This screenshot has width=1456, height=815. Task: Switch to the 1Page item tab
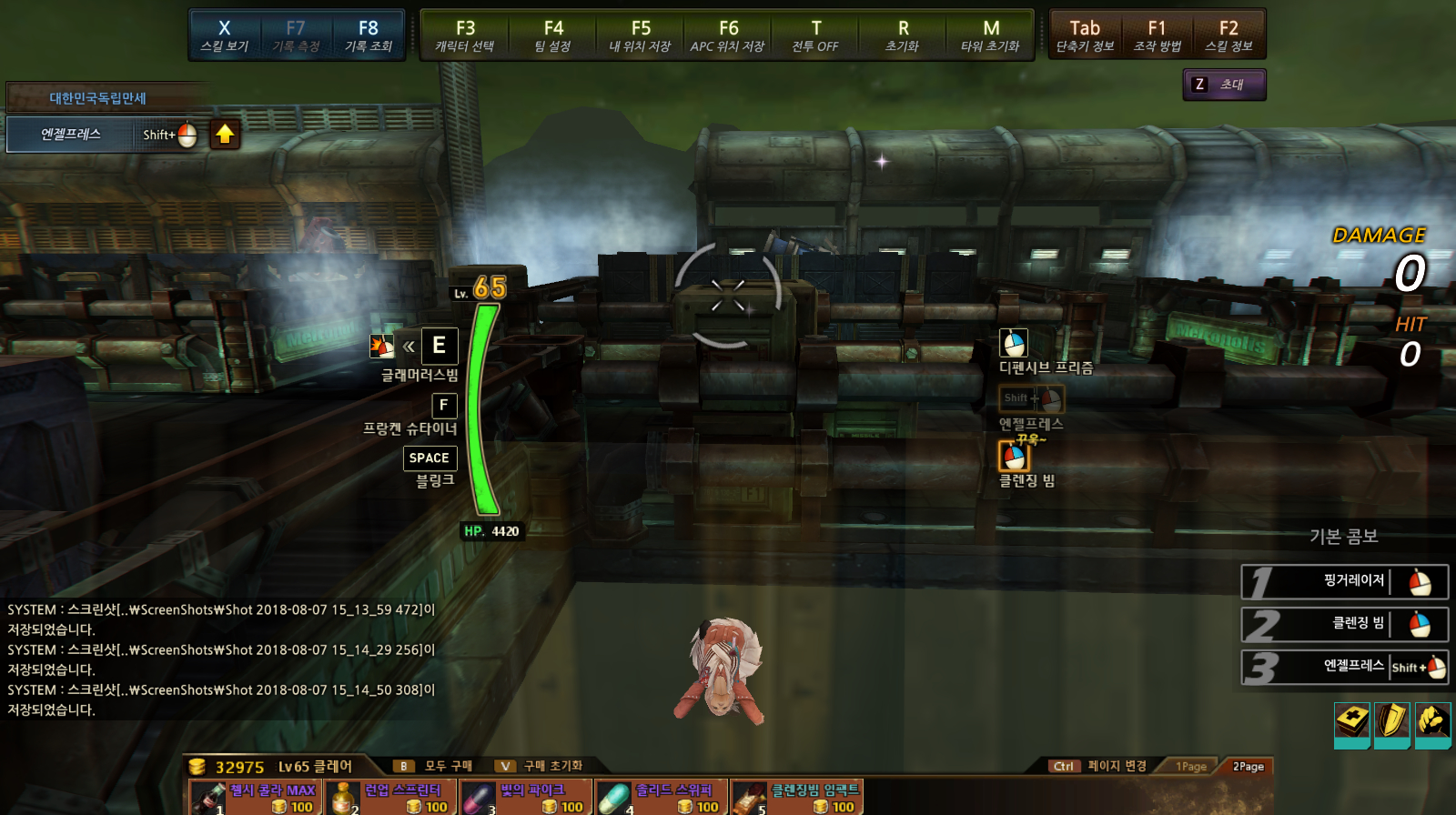point(1190,767)
